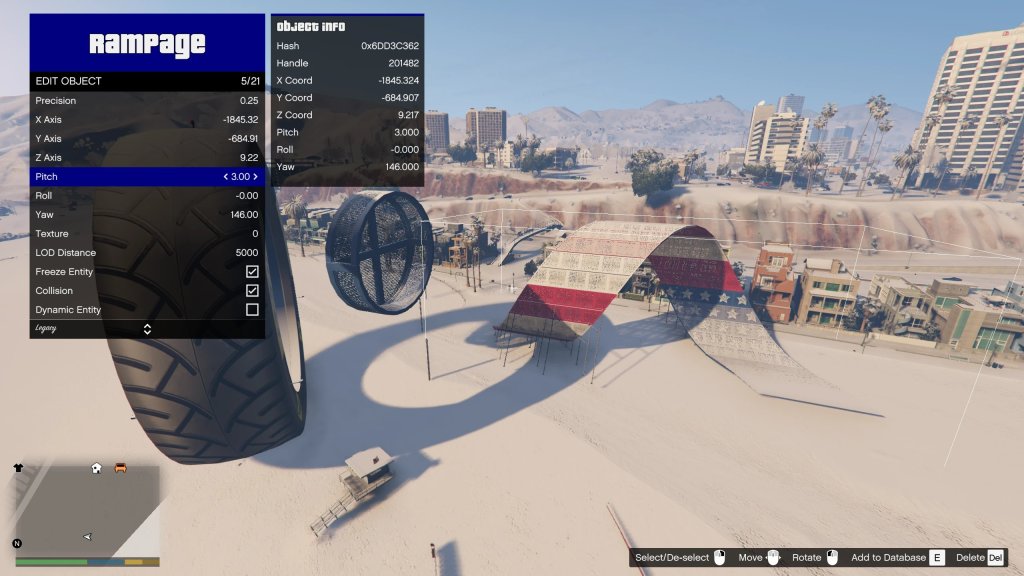Click the highlighted Pitch row

[x=147, y=177]
